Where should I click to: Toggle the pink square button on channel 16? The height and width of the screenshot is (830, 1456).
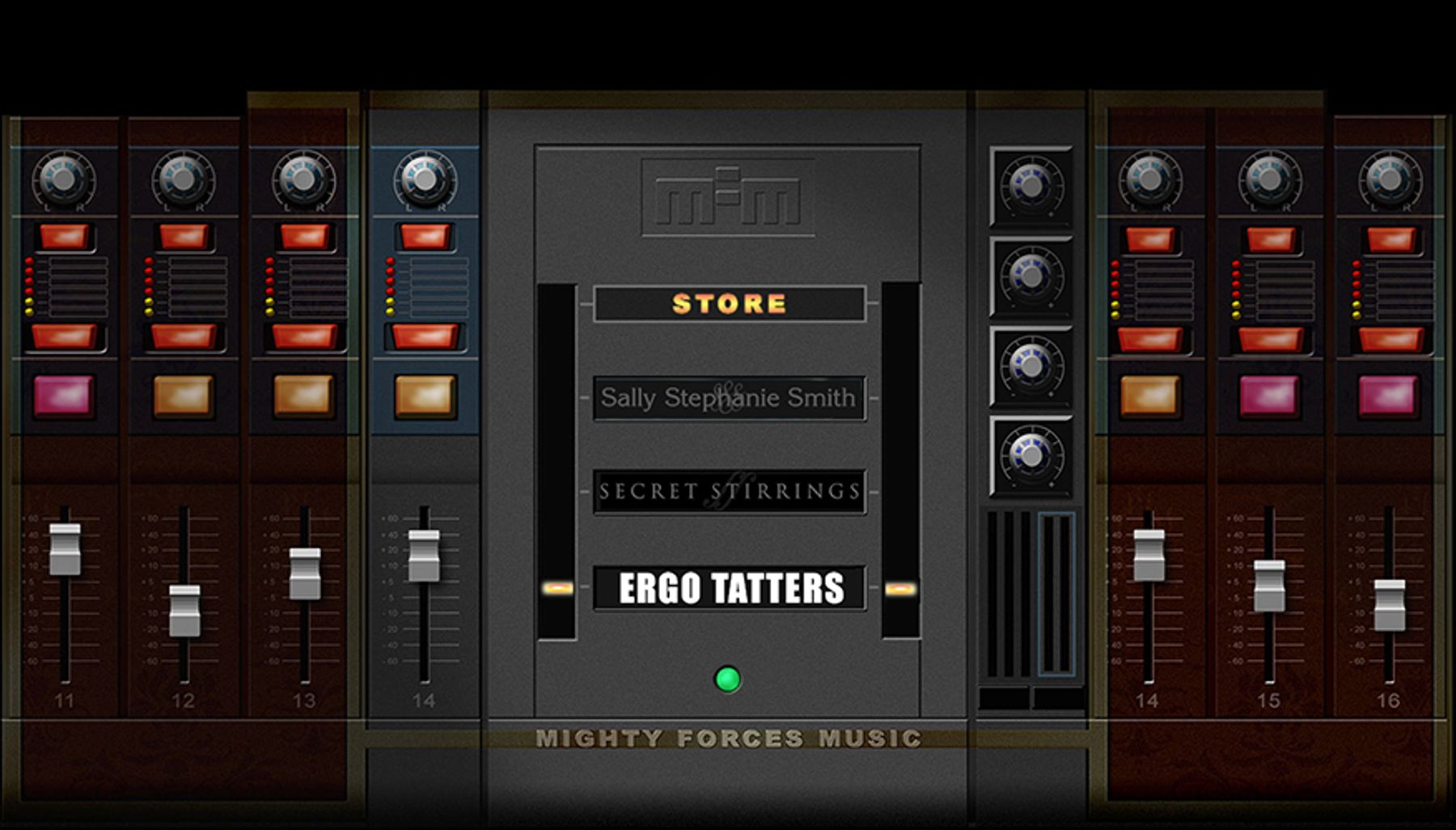pyautogui.click(x=1388, y=396)
